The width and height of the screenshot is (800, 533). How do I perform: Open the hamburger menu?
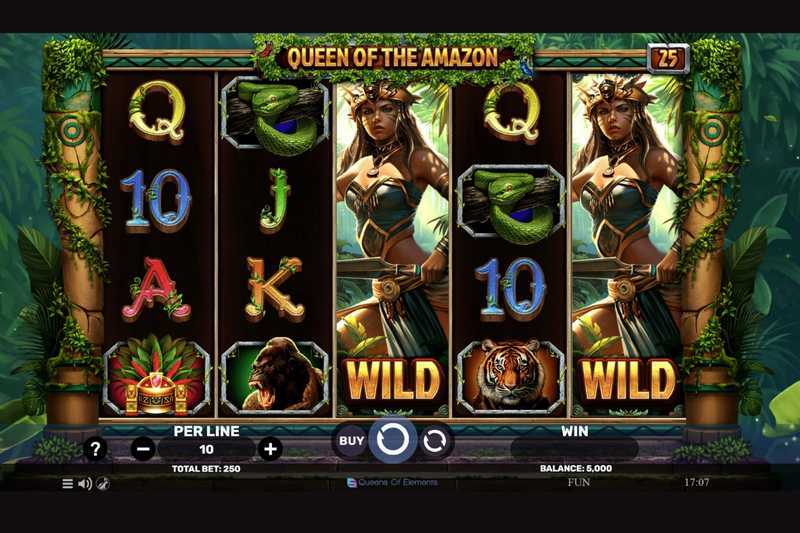coord(68,483)
